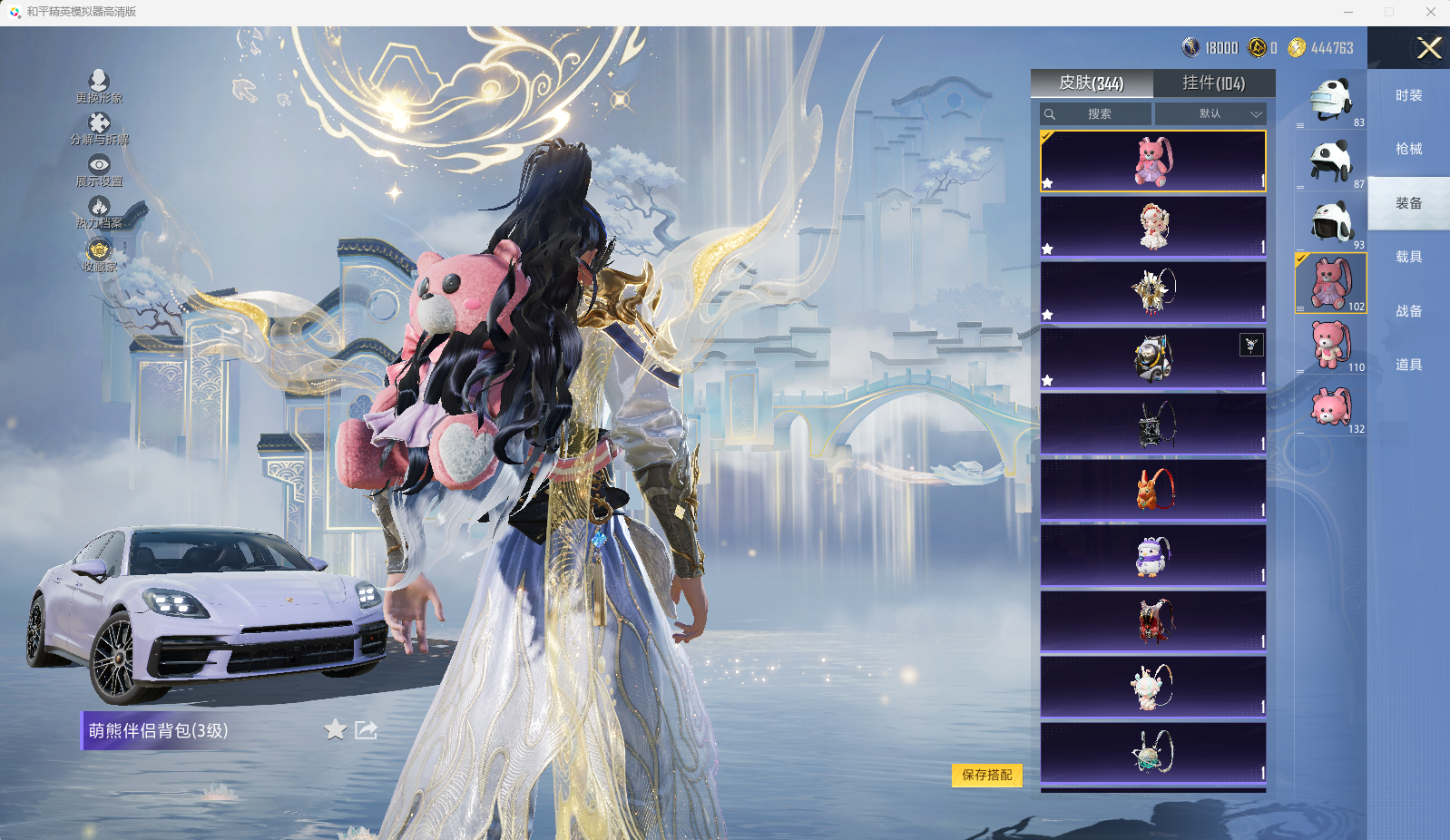Open the 默认 sort dropdown
1450x840 pixels.
click(x=1210, y=114)
